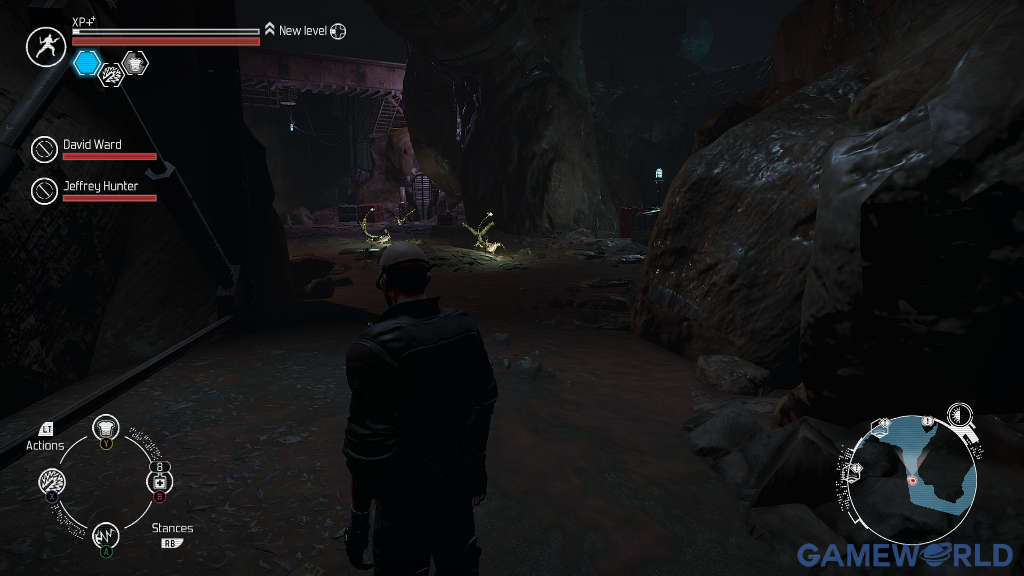Click the red player marker on the minimap
The image size is (1024, 576).
click(x=913, y=481)
